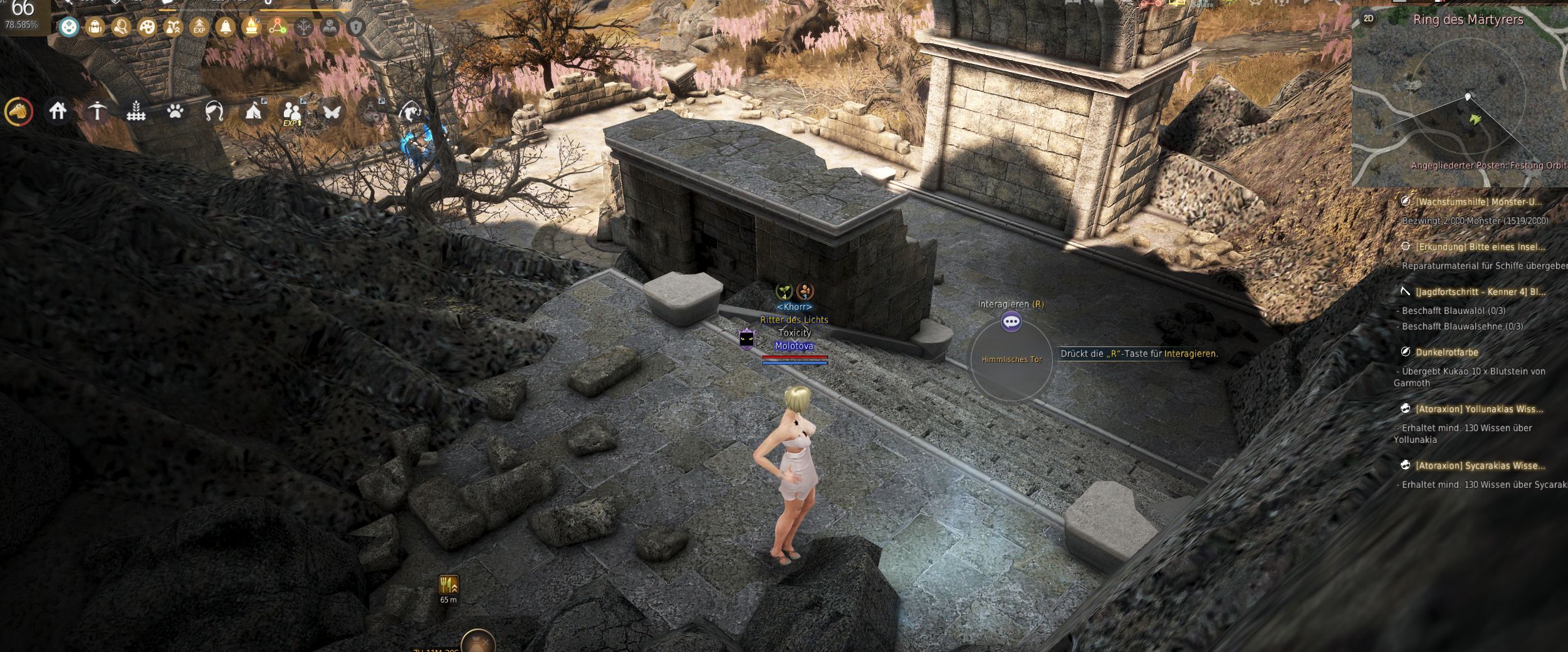The image size is (1568, 652).
Task: Open the Dunkelrotfarbe quest entry
Action: pyautogui.click(x=1446, y=352)
